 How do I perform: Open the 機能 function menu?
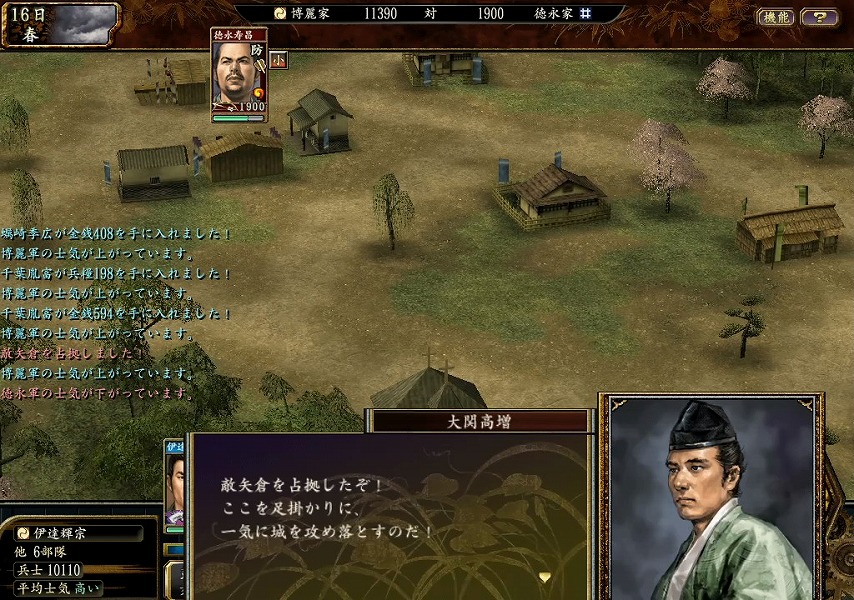coord(776,17)
